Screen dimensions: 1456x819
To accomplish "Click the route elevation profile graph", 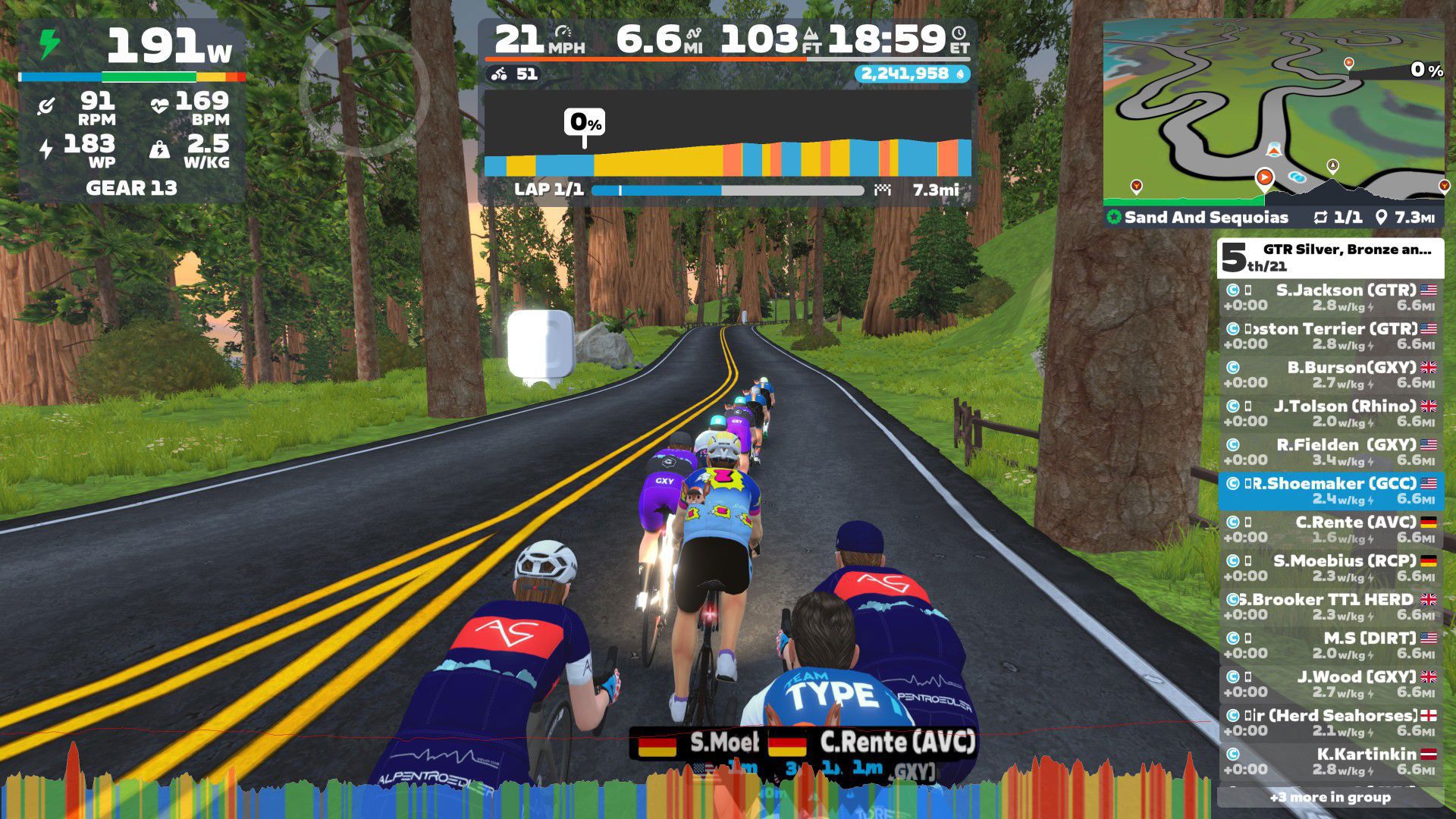I will [x=728, y=135].
